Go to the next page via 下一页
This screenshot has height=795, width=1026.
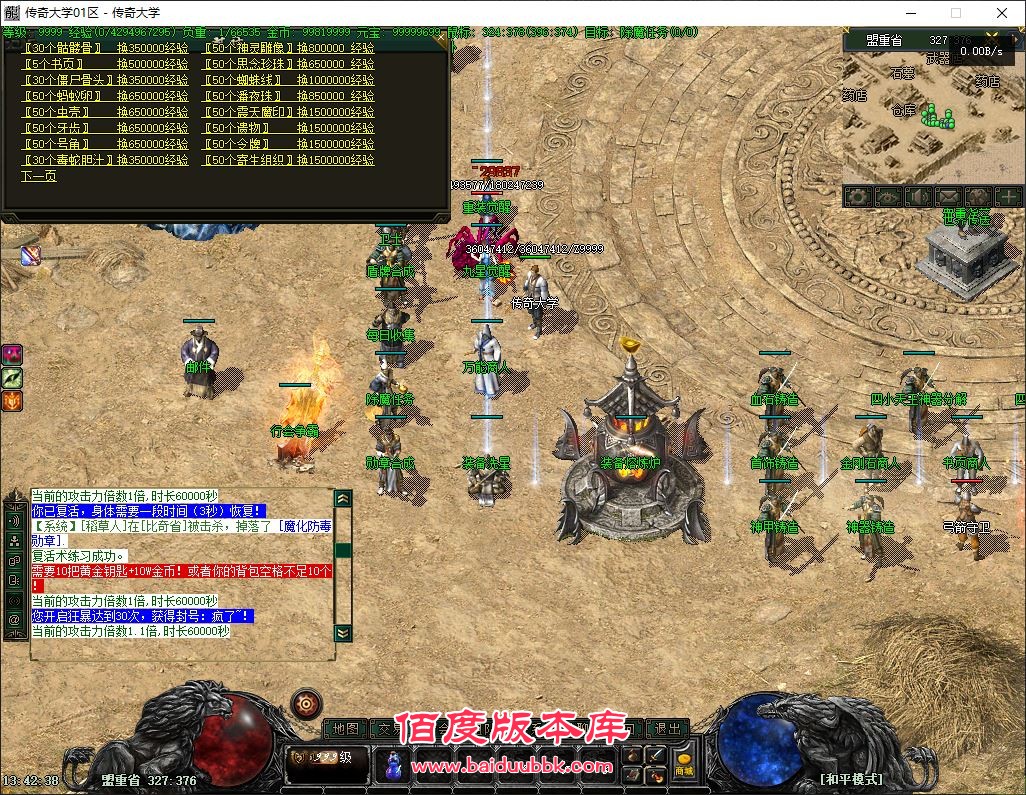(38, 176)
